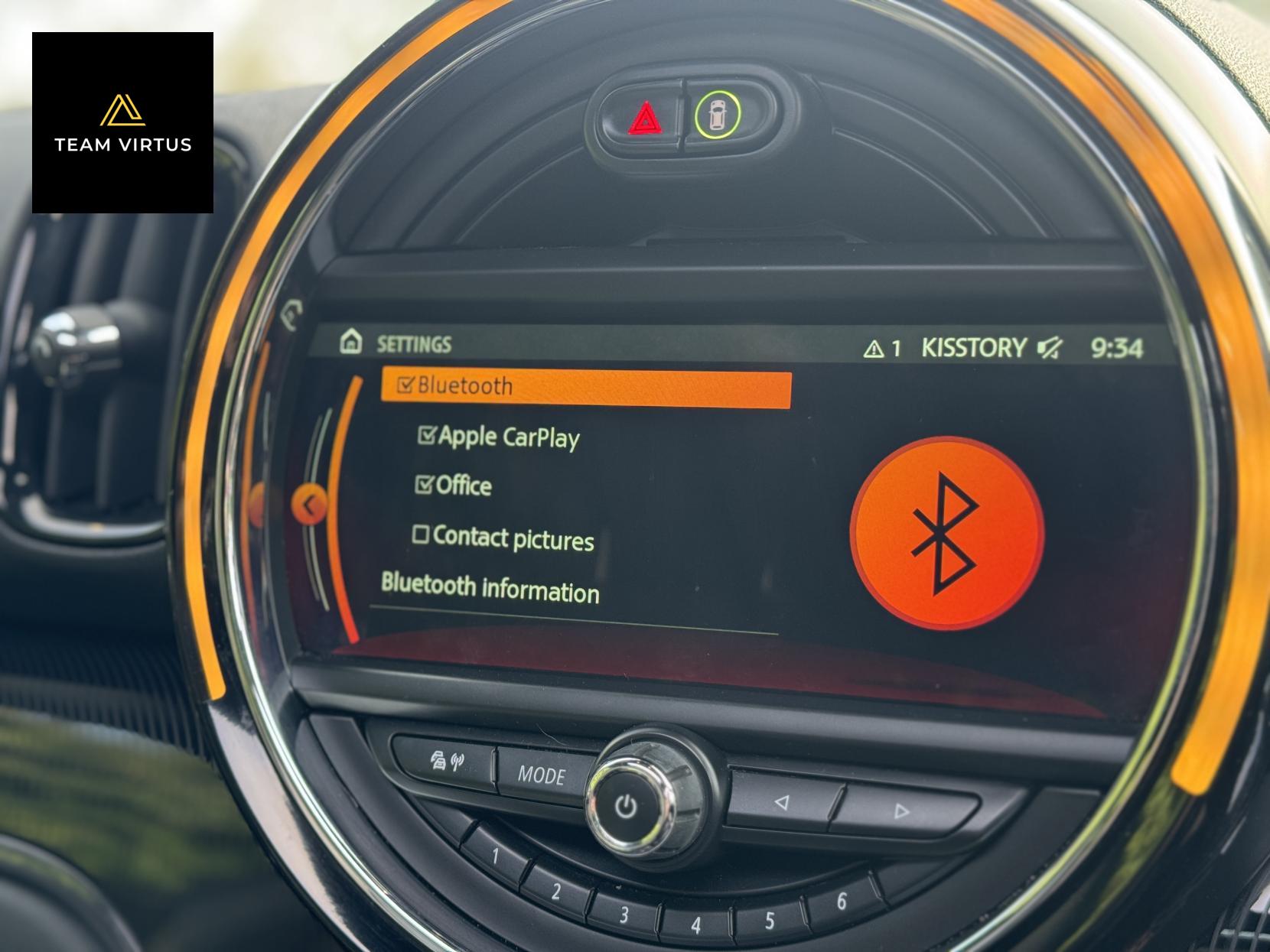Open Bluetooth information
Viewport: 1270px width, 952px height.
(490, 588)
